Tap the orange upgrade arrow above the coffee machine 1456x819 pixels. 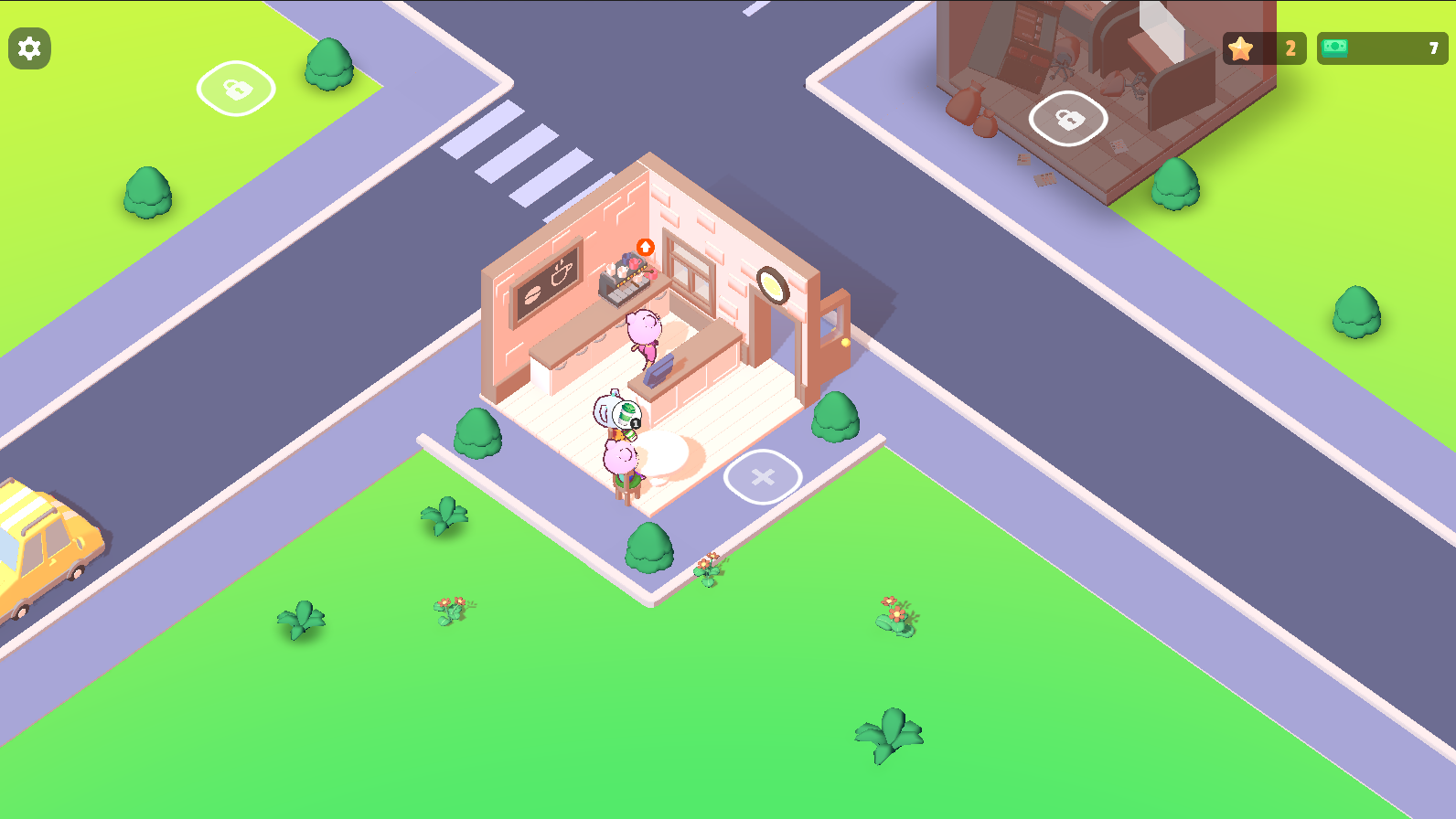[x=645, y=245]
